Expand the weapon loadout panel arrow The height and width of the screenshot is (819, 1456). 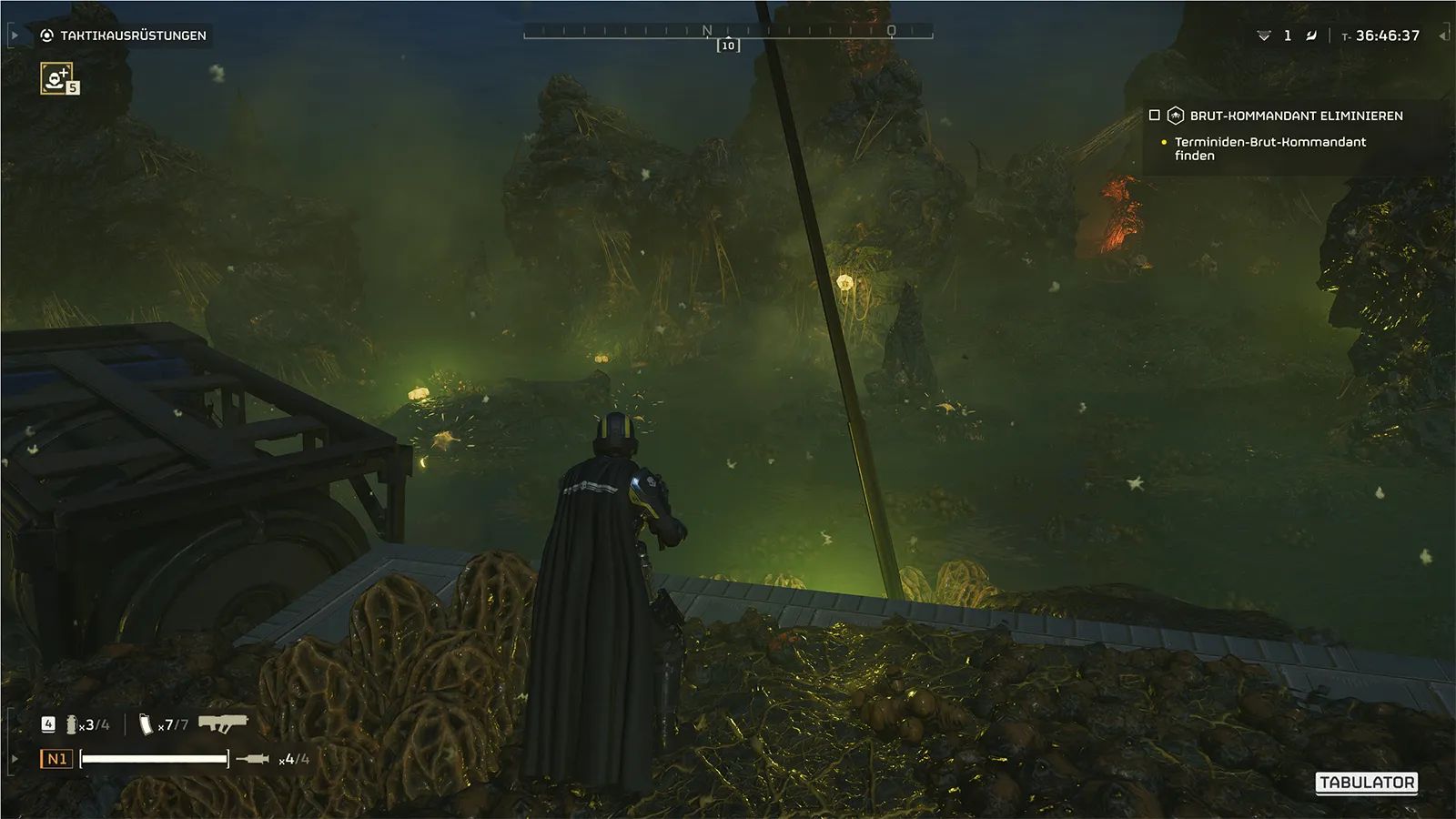[14, 758]
